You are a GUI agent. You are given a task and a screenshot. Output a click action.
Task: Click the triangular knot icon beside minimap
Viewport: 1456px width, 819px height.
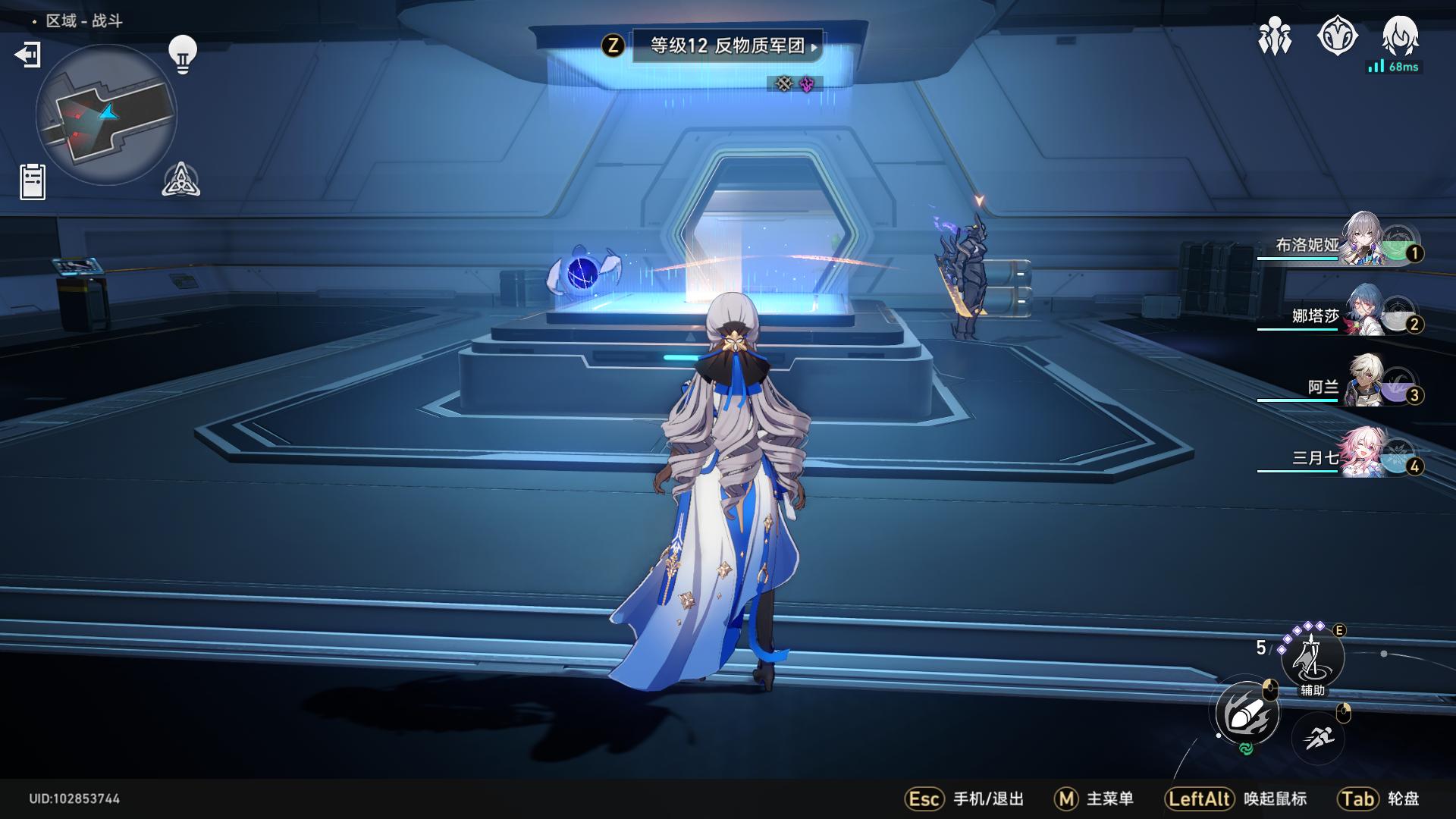tap(181, 180)
